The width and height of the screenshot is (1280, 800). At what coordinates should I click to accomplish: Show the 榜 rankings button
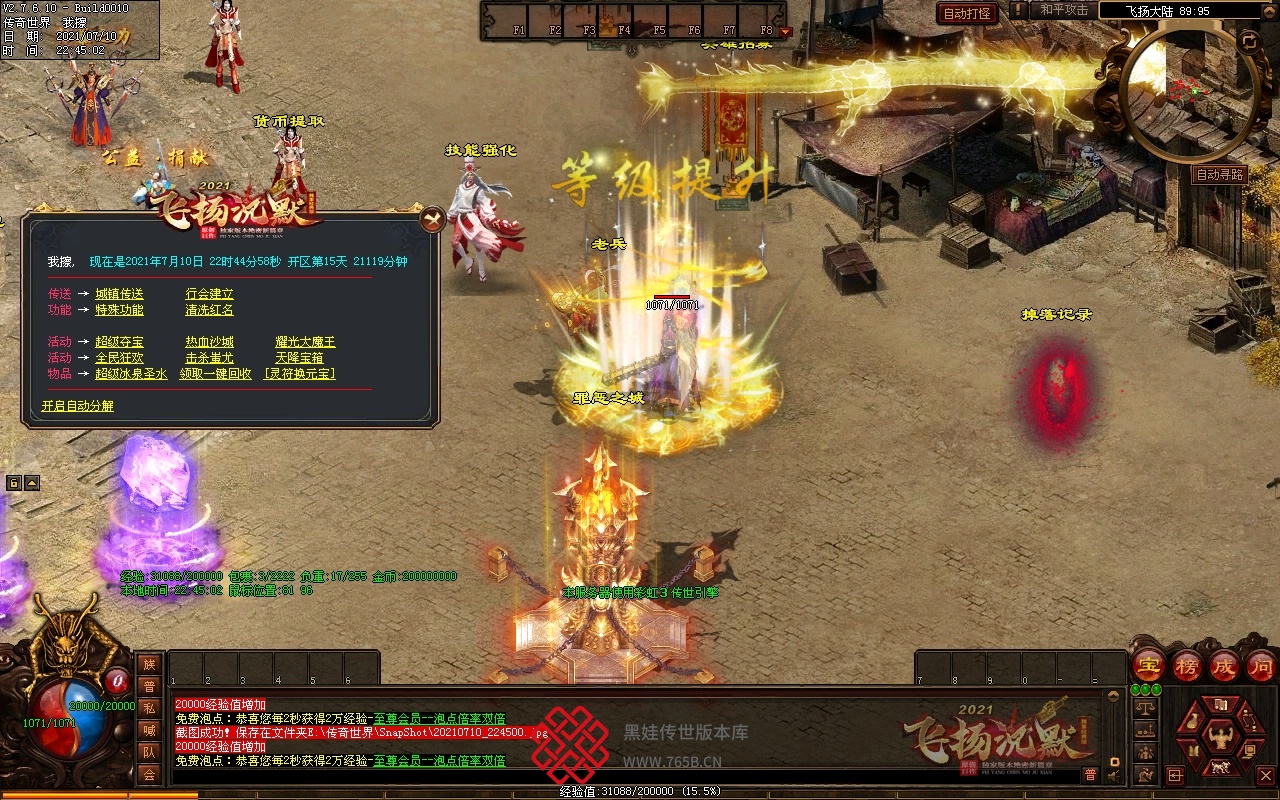click(1187, 665)
